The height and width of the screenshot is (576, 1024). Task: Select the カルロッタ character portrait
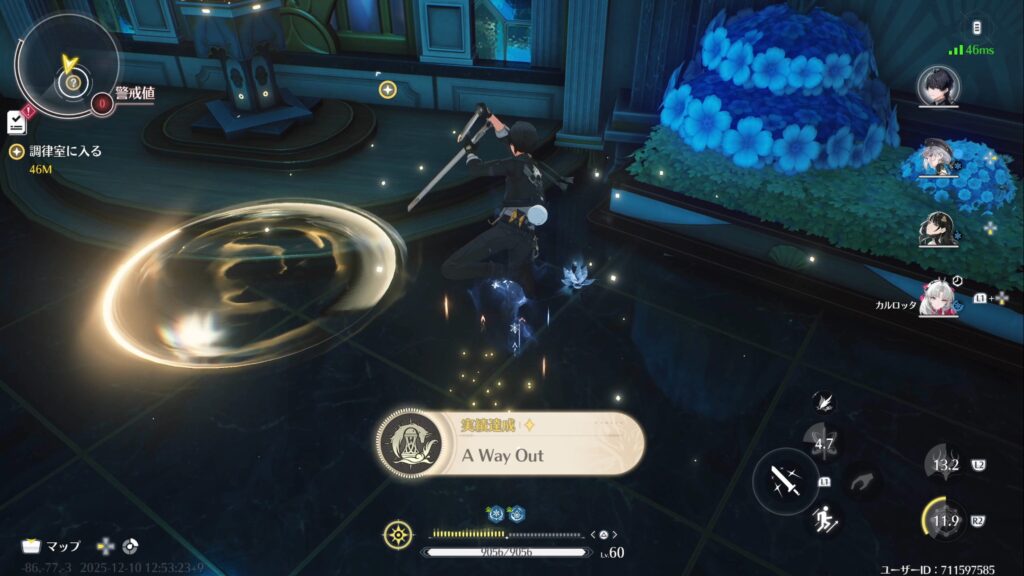tap(938, 297)
